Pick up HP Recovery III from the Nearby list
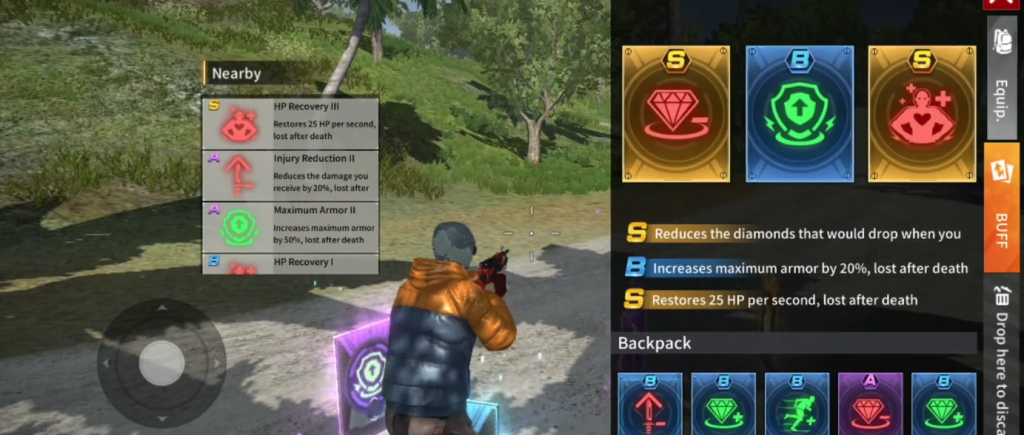The image size is (1024, 435). (290, 122)
